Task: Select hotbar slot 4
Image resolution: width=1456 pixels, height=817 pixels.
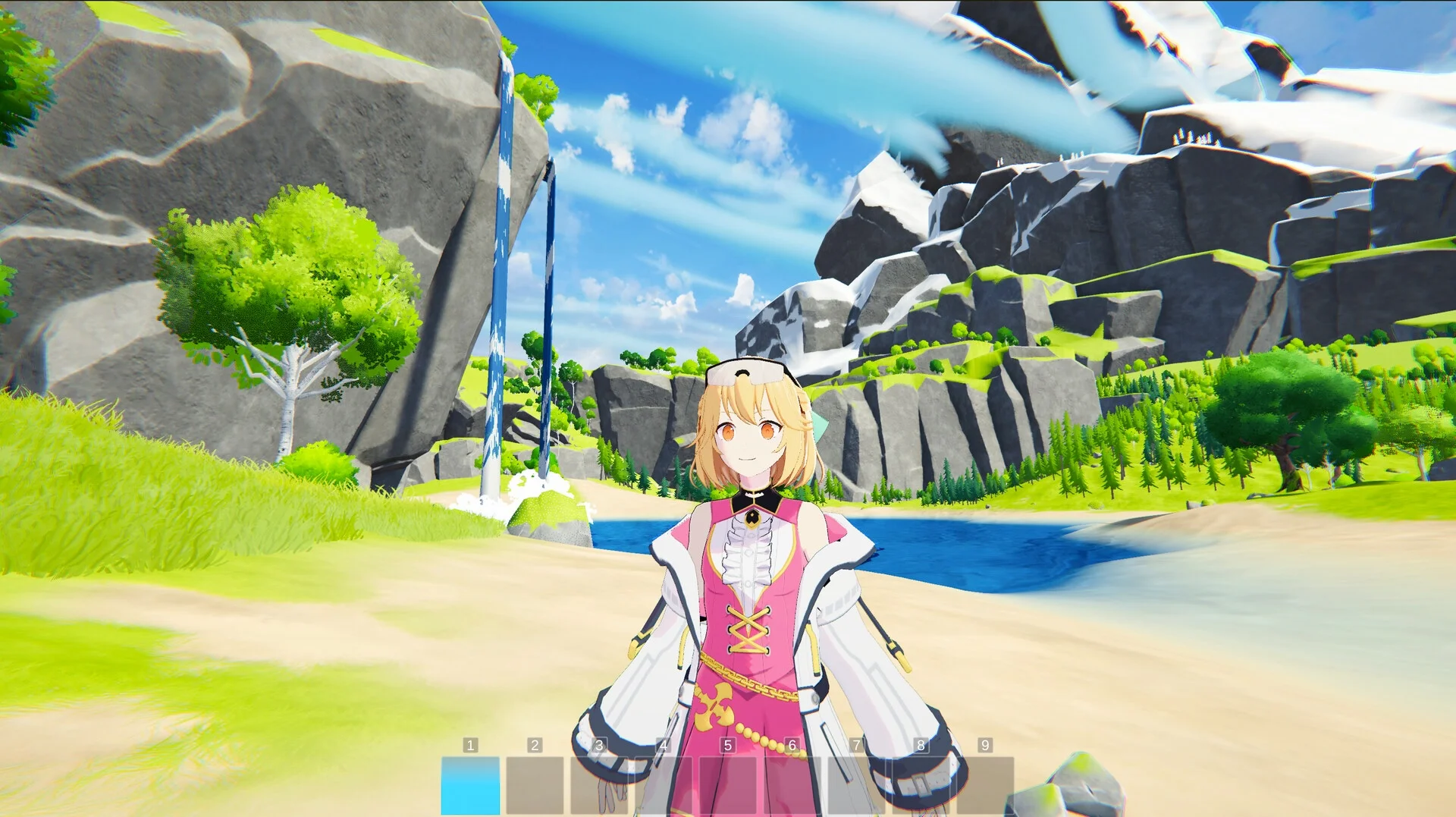Action: pos(663,785)
